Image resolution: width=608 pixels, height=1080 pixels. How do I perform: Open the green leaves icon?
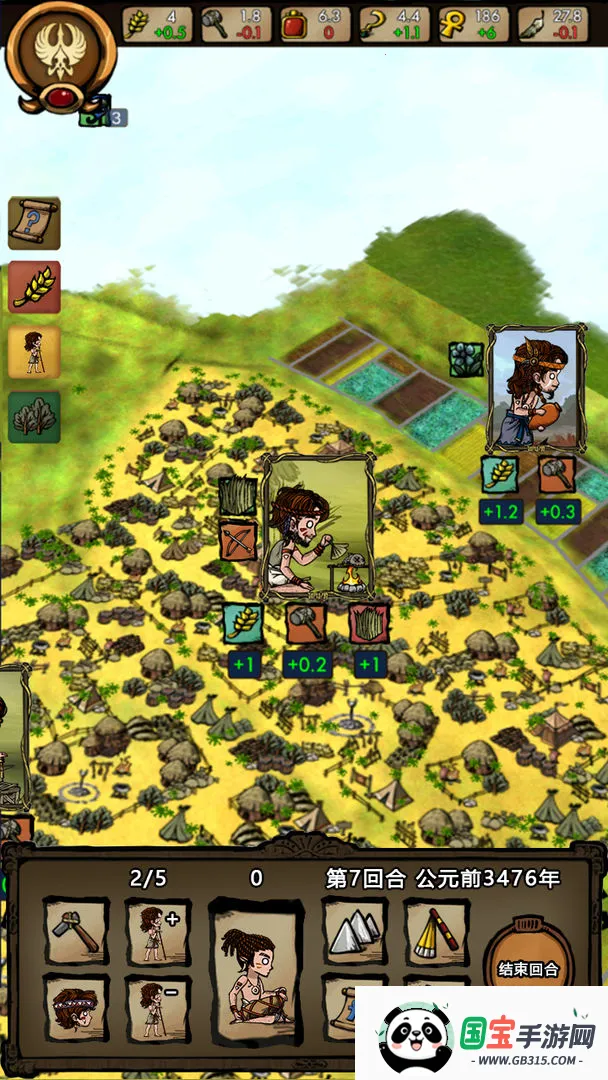[x=35, y=416]
